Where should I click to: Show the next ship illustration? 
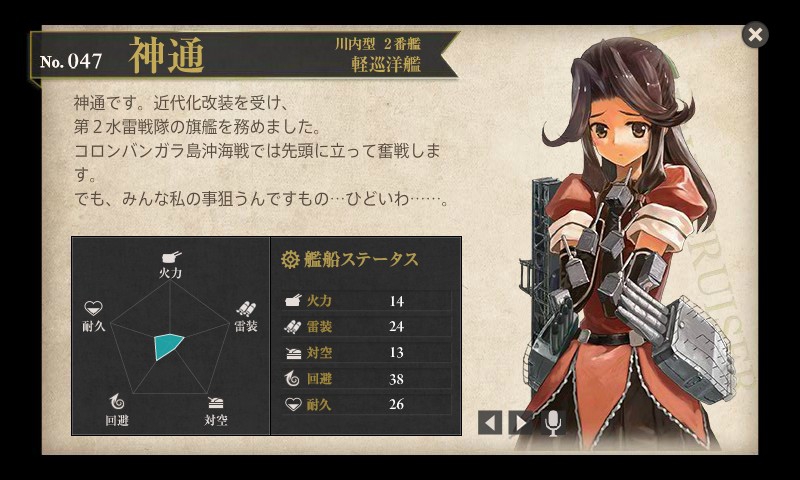pyautogui.click(x=520, y=422)
